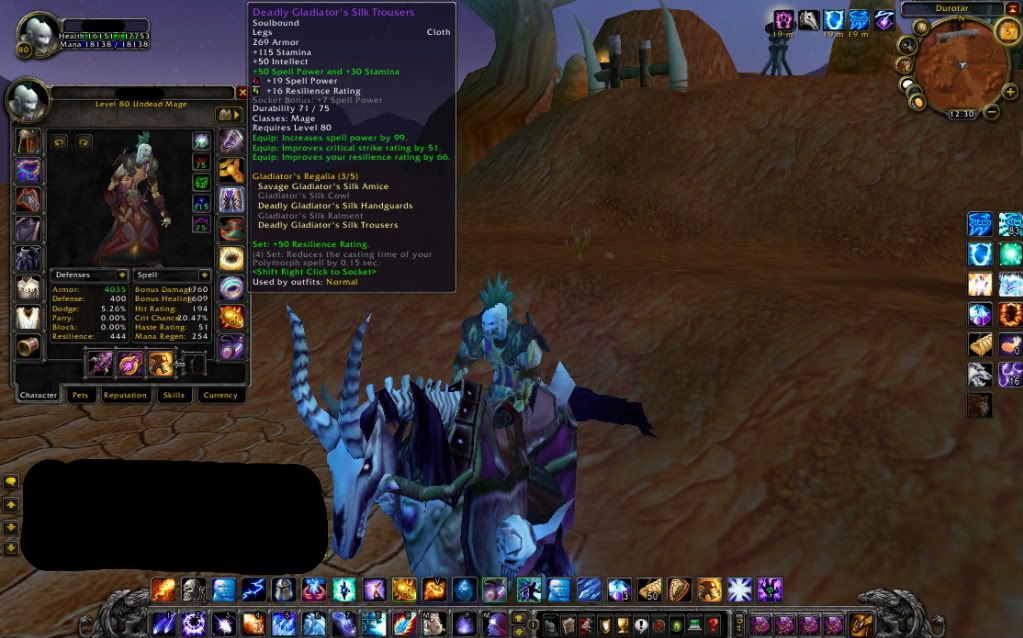The height and width of the screenshot is (638, 1023).
Task: Zoom in on the minimap
Action: point(1010,92)
